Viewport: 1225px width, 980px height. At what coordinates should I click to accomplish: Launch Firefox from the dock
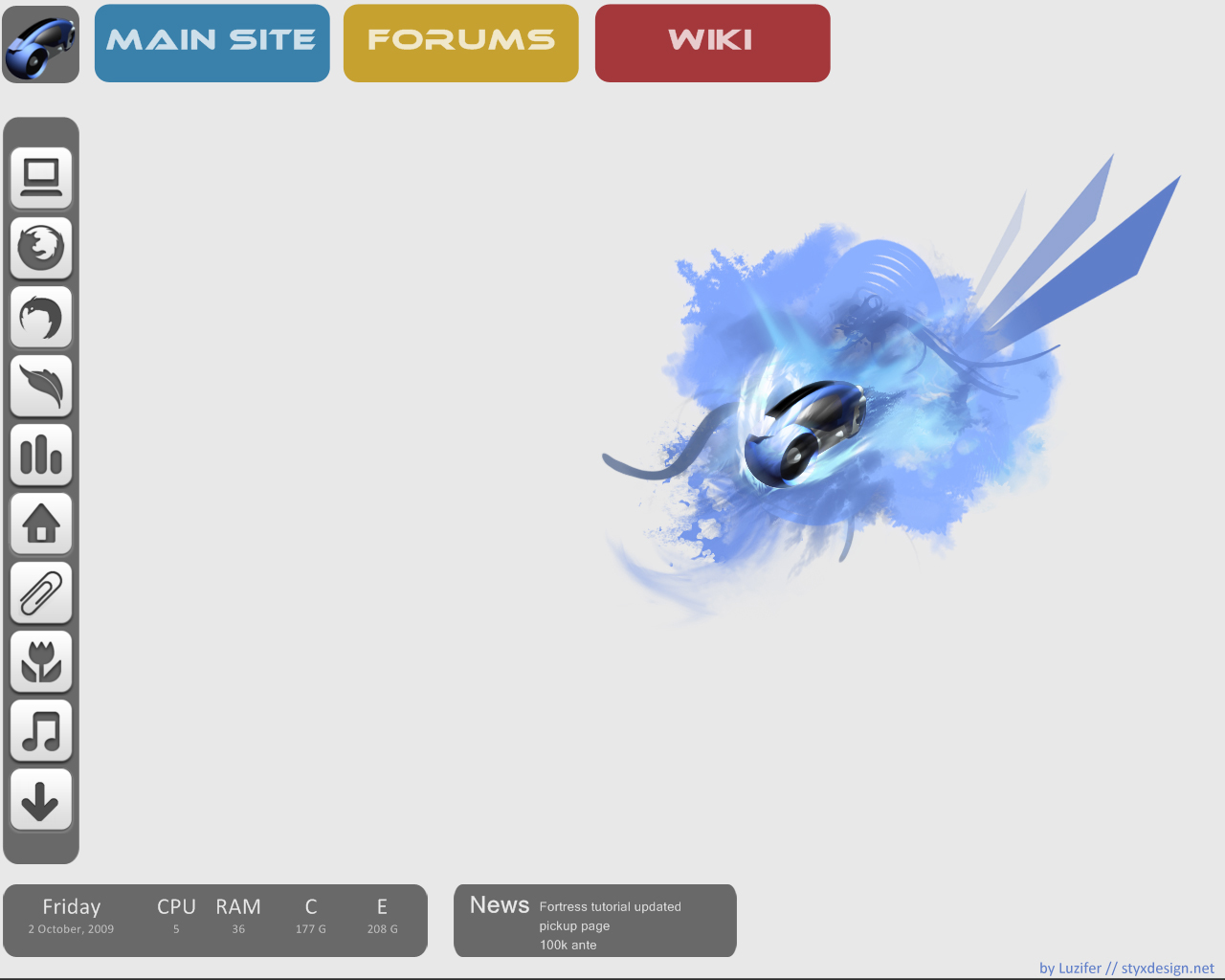point(41,247)
